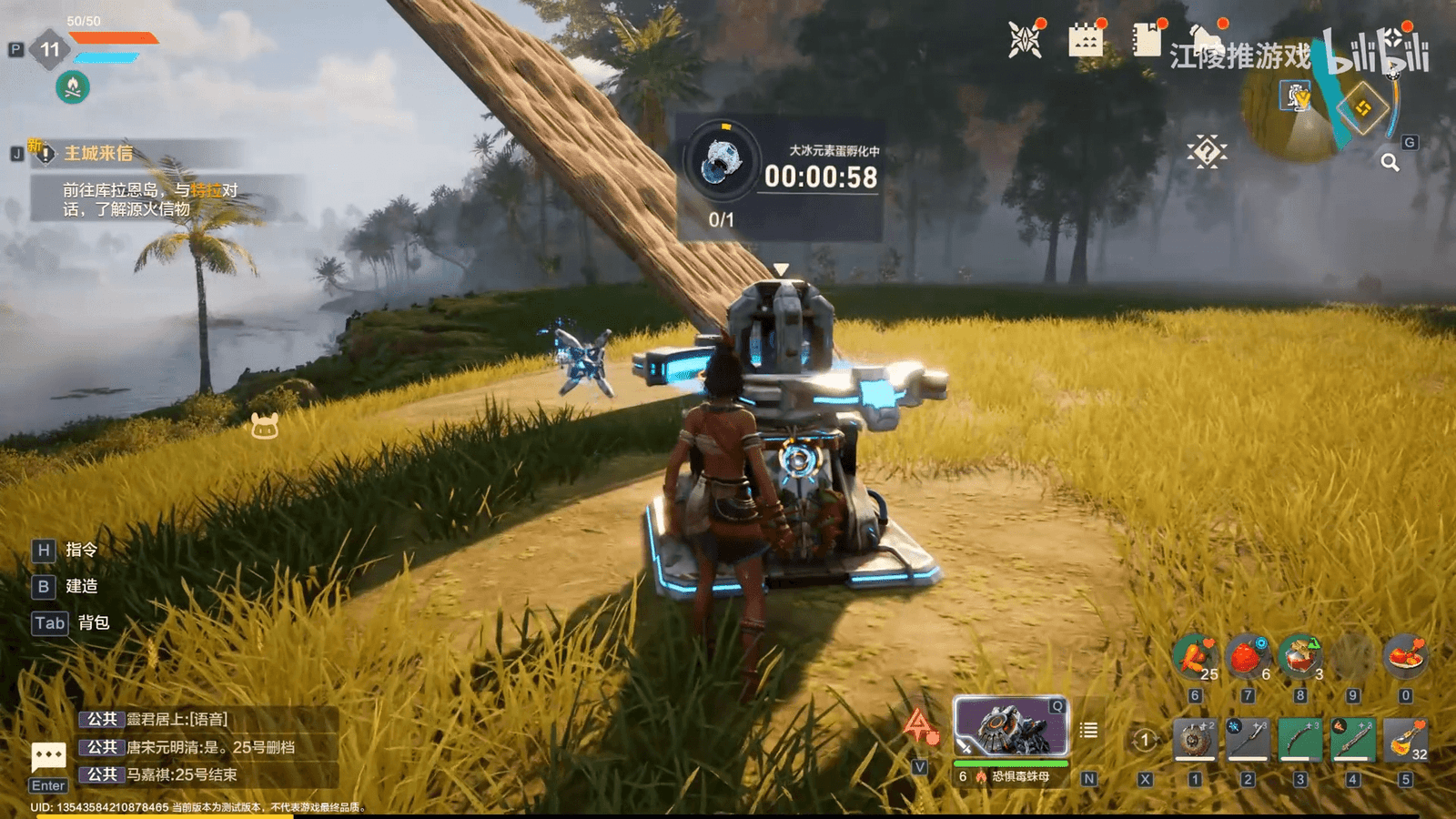
Task: Click the crossed-blades icon in the top bar
Action: (x=1025, y=40)
